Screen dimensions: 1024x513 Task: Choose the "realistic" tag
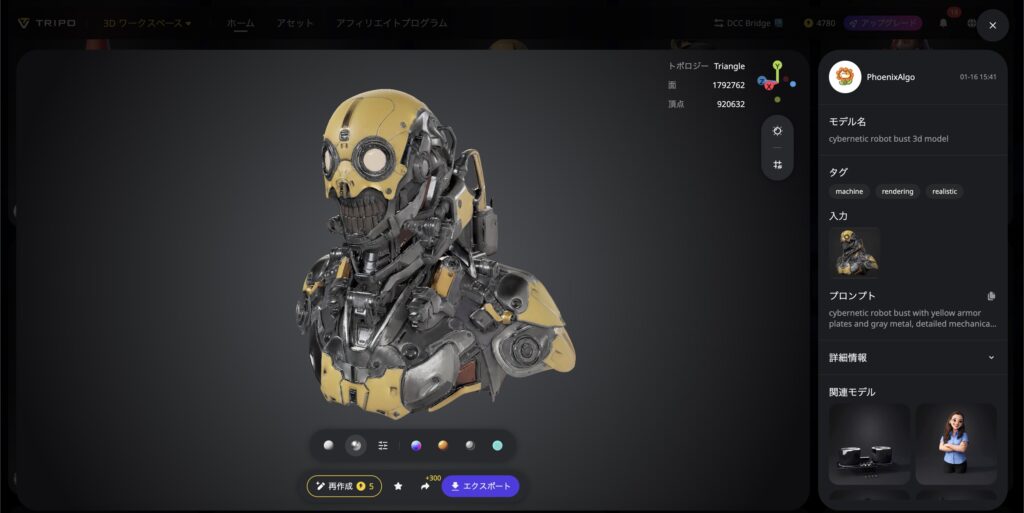tap(944, 191)
